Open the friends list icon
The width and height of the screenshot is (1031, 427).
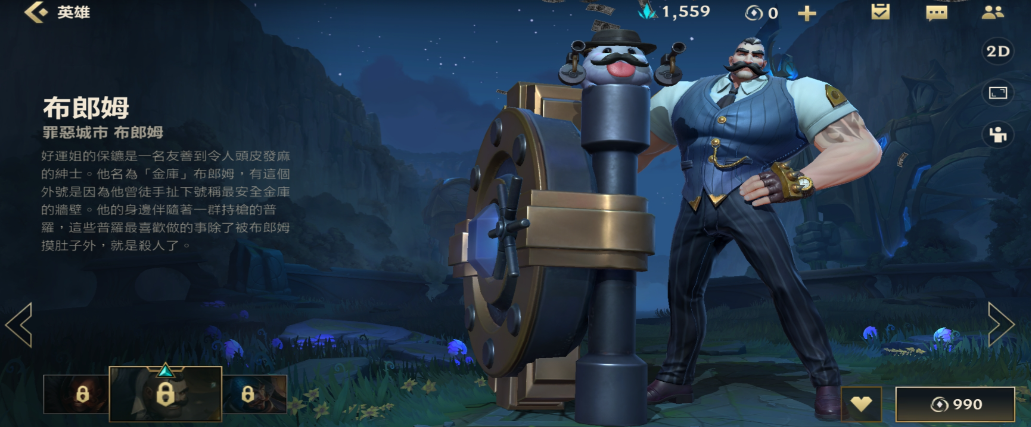992,12
